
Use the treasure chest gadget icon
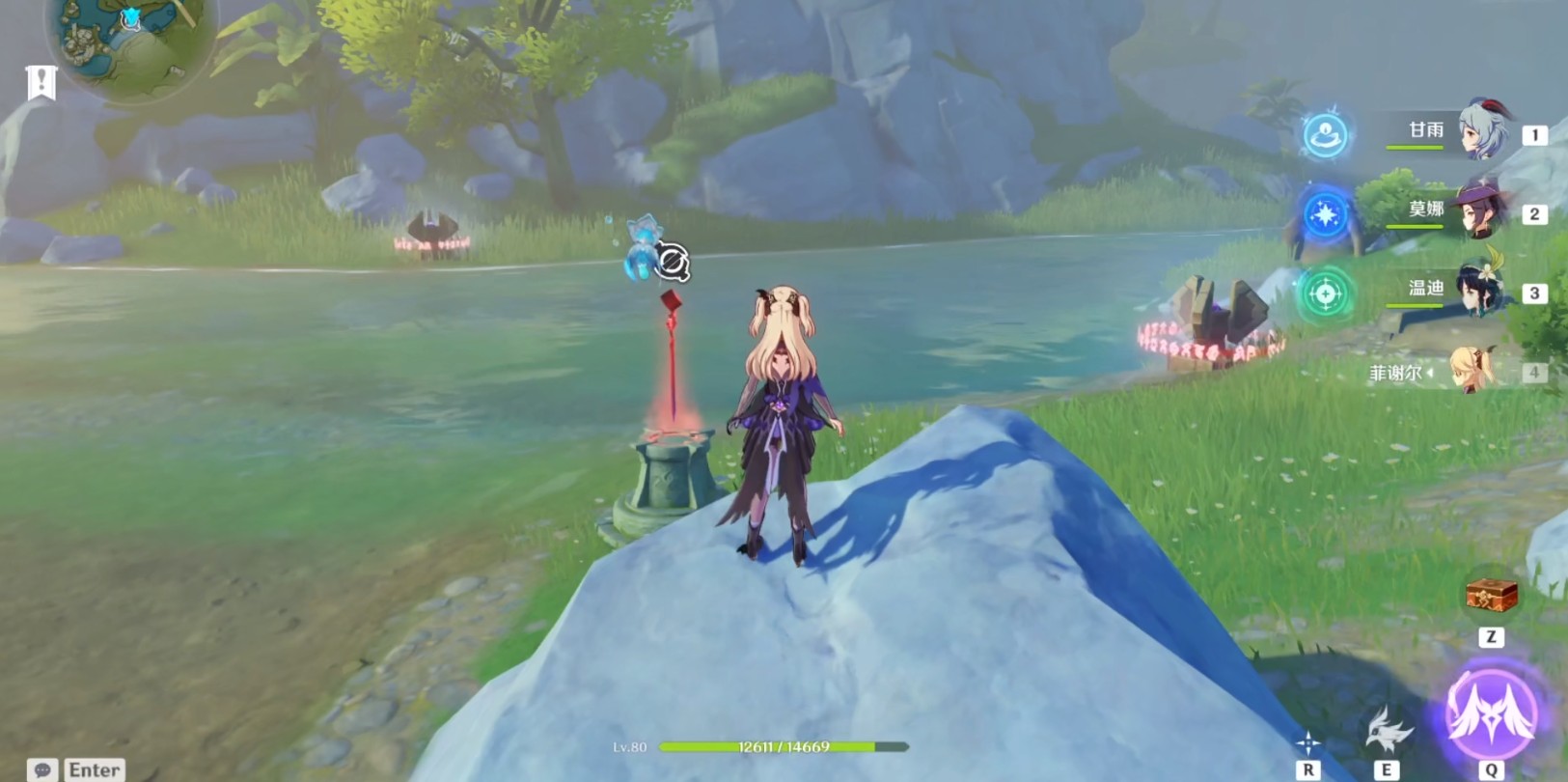click(1491, 596)
